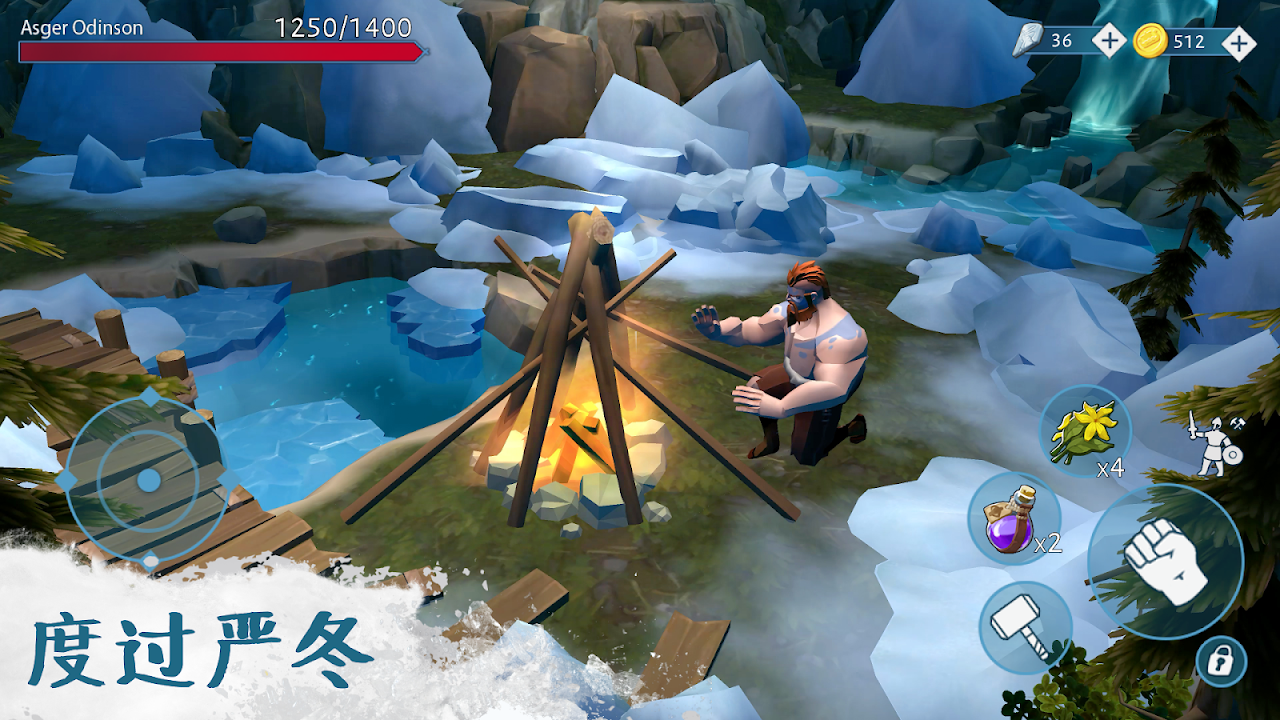The image size is (1280, 720).
Task: Use the yellow flower herb item
Action: 1085,431
